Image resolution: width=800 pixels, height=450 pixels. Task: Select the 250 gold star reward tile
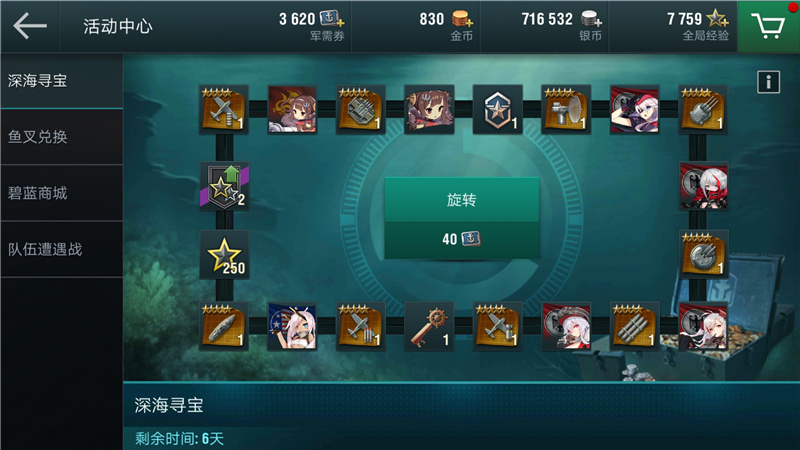(x=225, y=255)
